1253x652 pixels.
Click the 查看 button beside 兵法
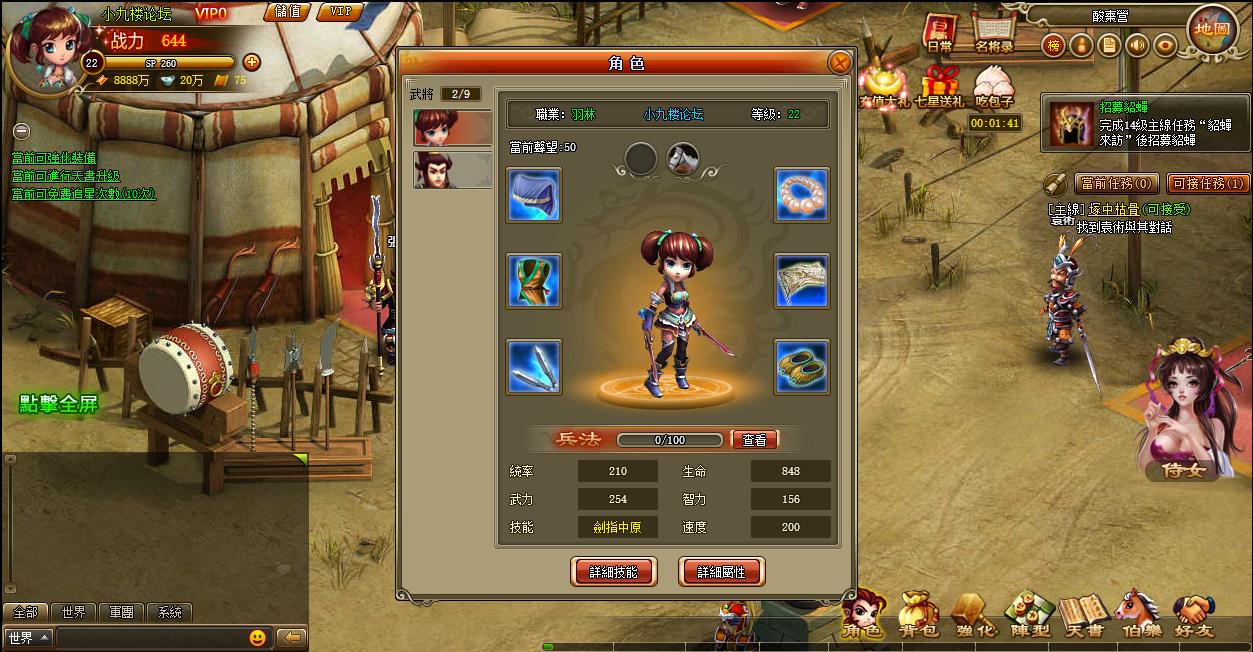click(x=754, y=440)
